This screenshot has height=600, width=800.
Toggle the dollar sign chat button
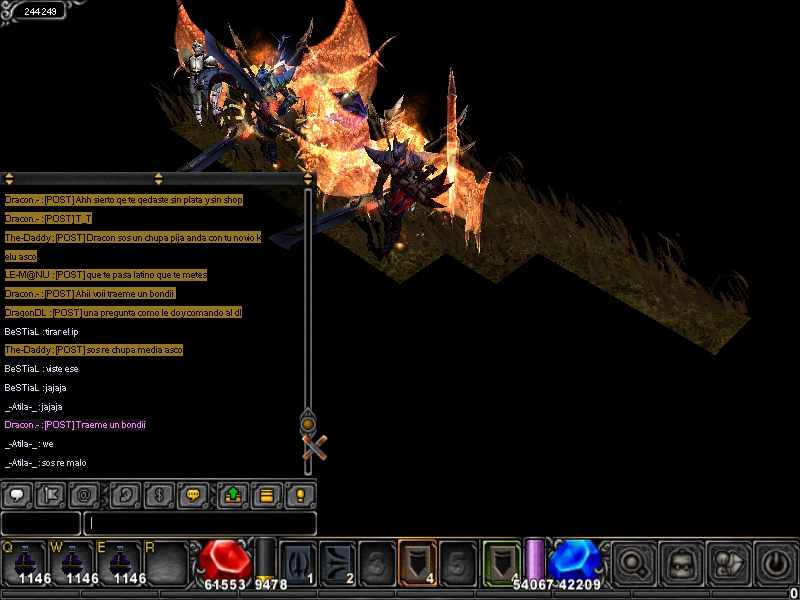pos(160,494)
